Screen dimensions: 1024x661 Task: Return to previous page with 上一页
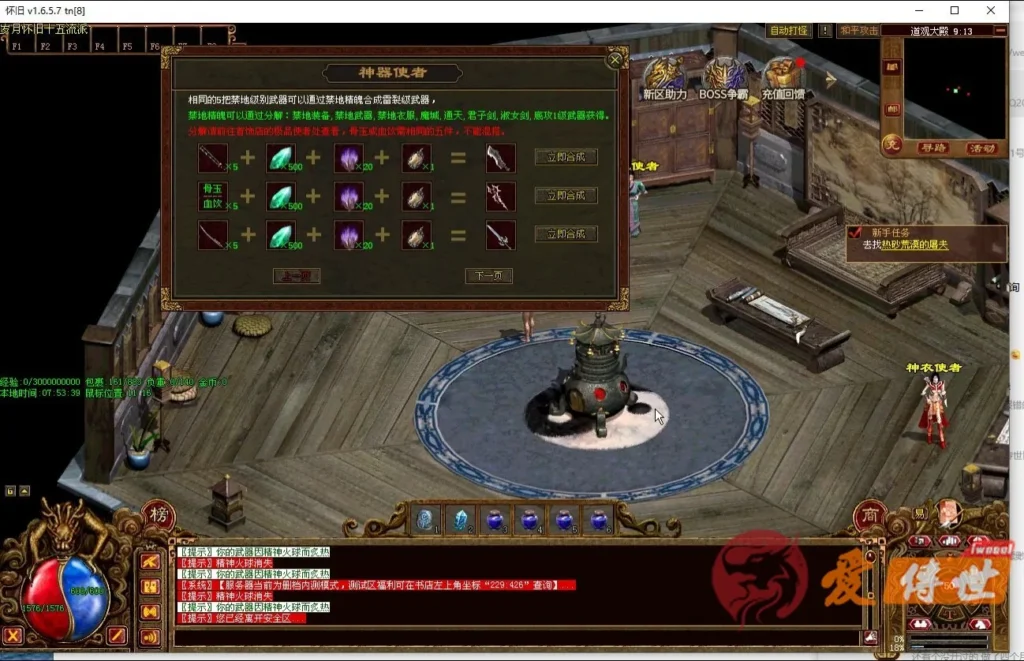click(x=297, y=275)
